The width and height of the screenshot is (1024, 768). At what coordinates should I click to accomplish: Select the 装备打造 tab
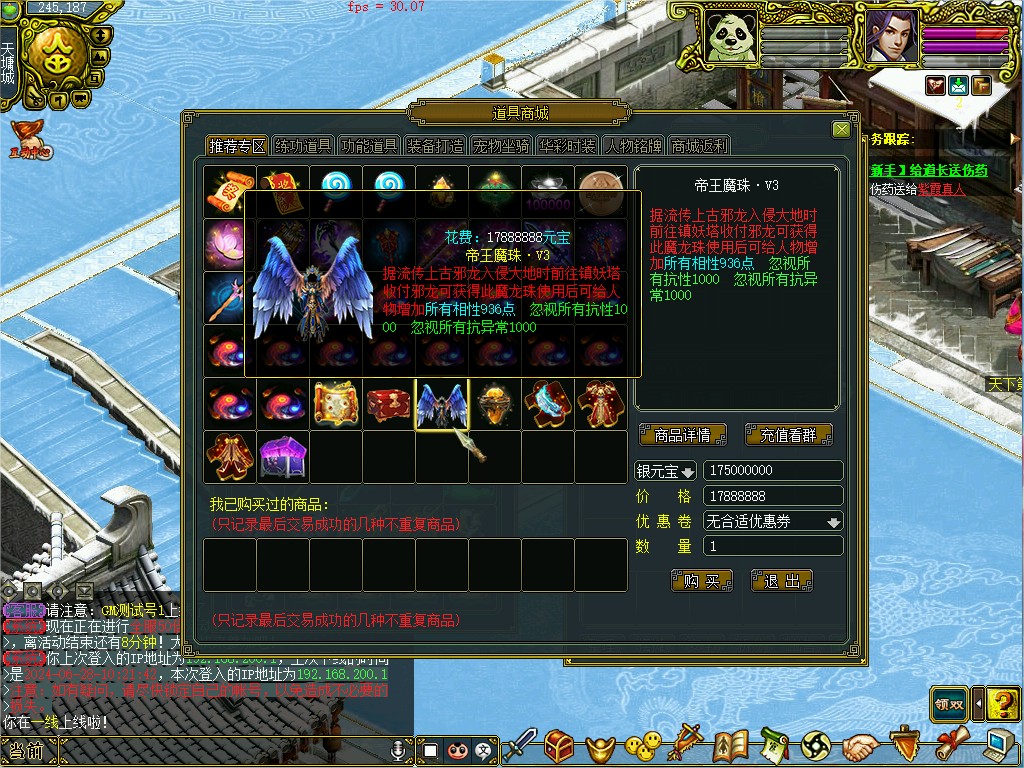(435, 146)
